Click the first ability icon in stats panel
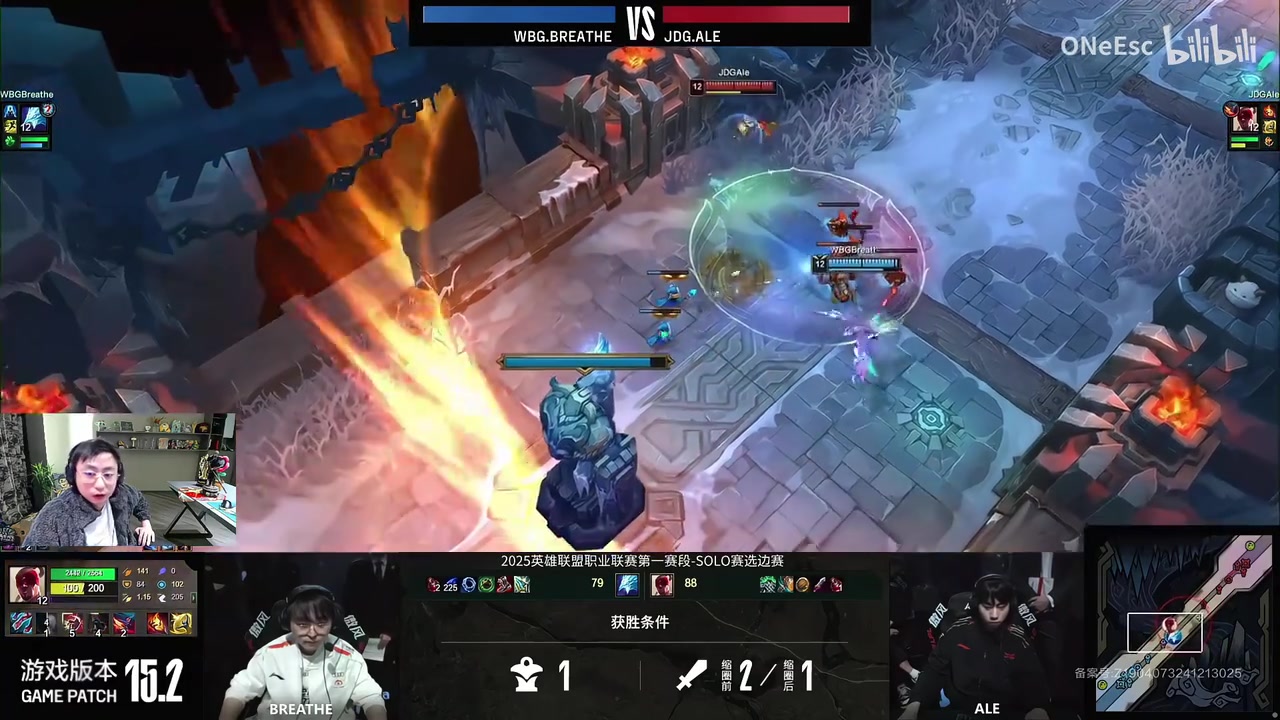The image size is (1280, 720). (x=21, y=624)
